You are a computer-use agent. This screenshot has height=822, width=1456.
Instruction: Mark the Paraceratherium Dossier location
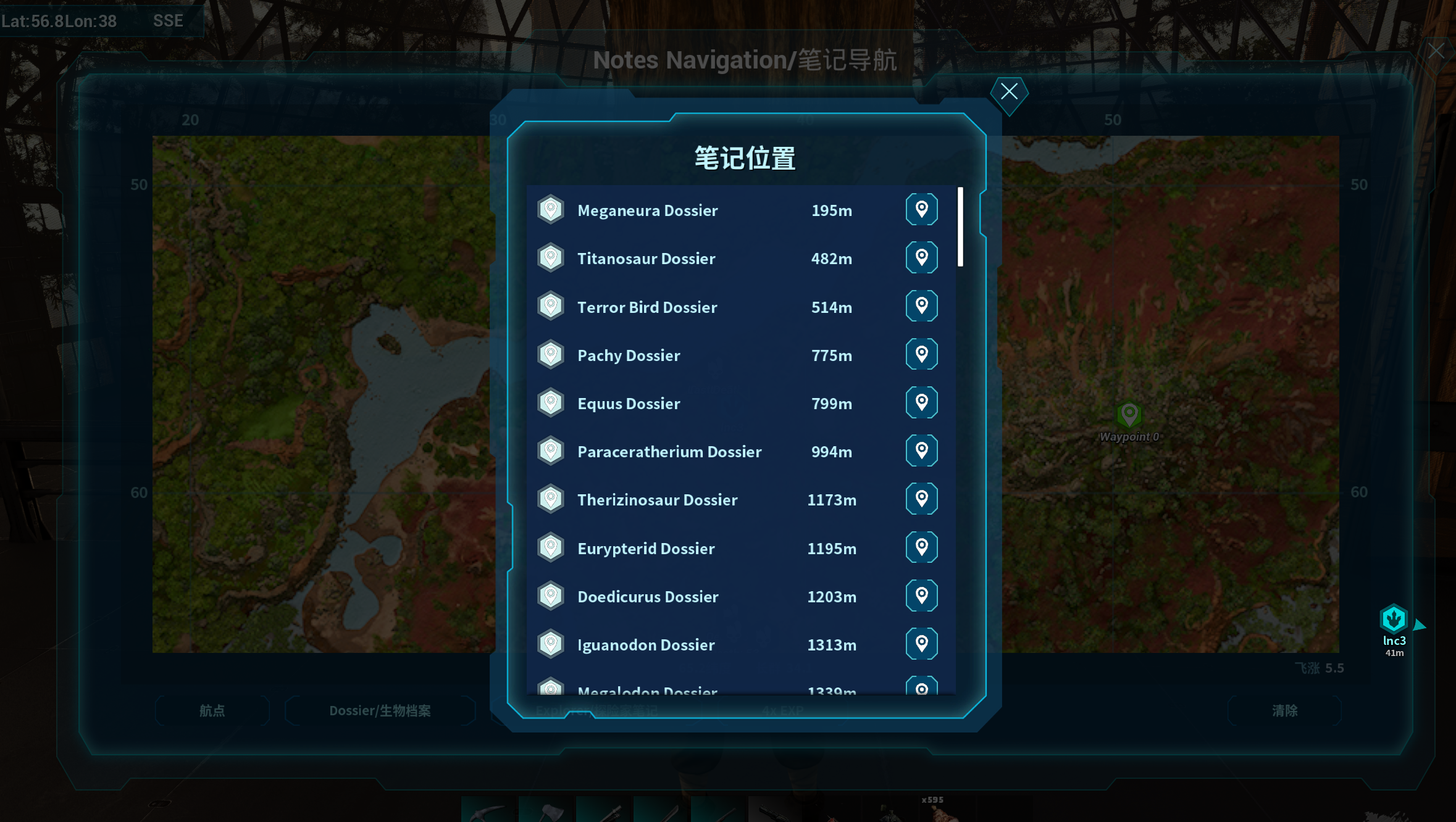click(921, 450)
